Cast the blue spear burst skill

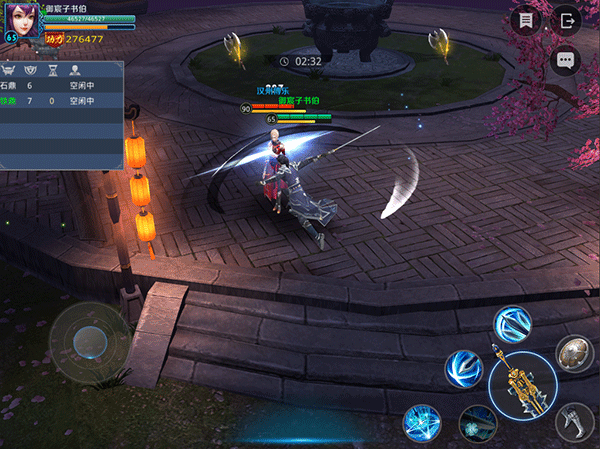[x=512, y=325]
